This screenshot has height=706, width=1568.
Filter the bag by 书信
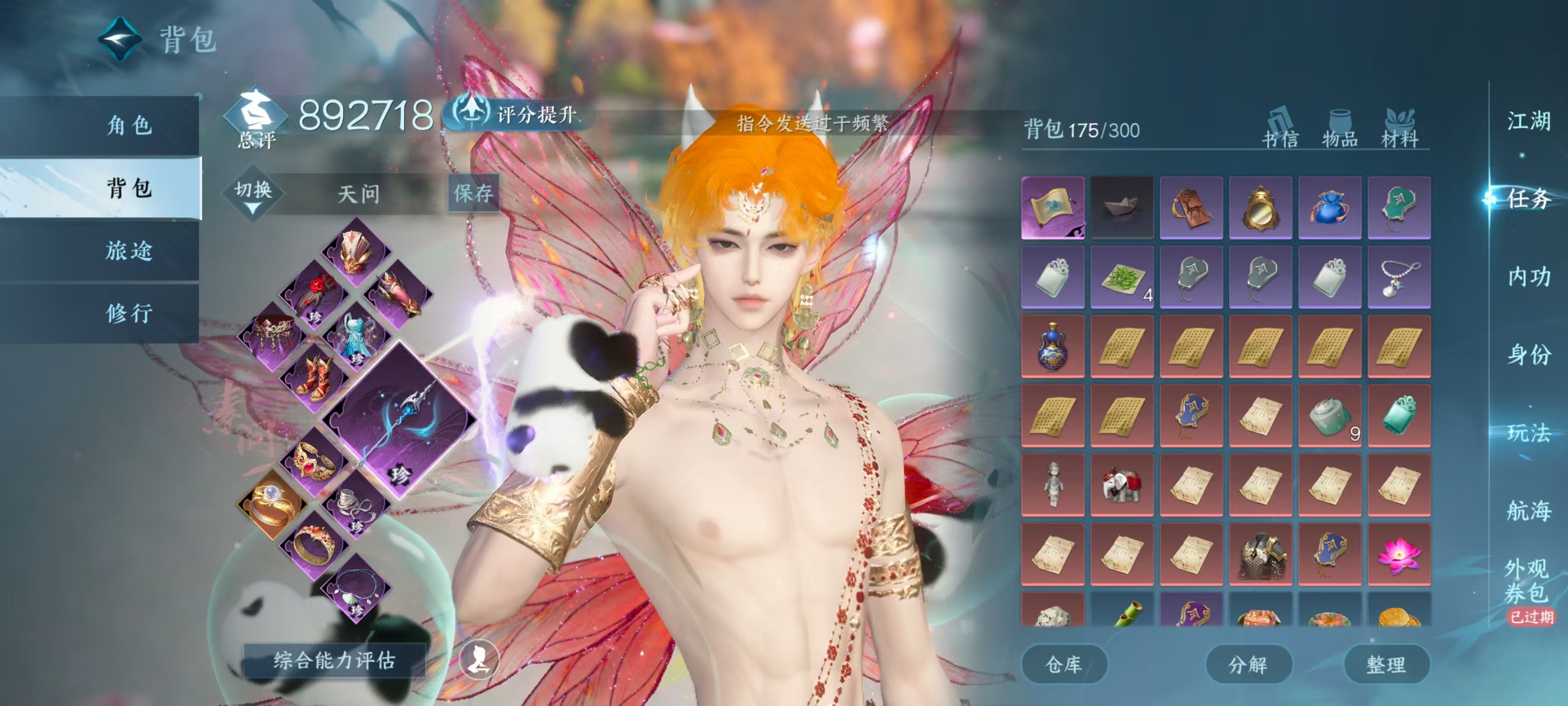pos(1280,129)
